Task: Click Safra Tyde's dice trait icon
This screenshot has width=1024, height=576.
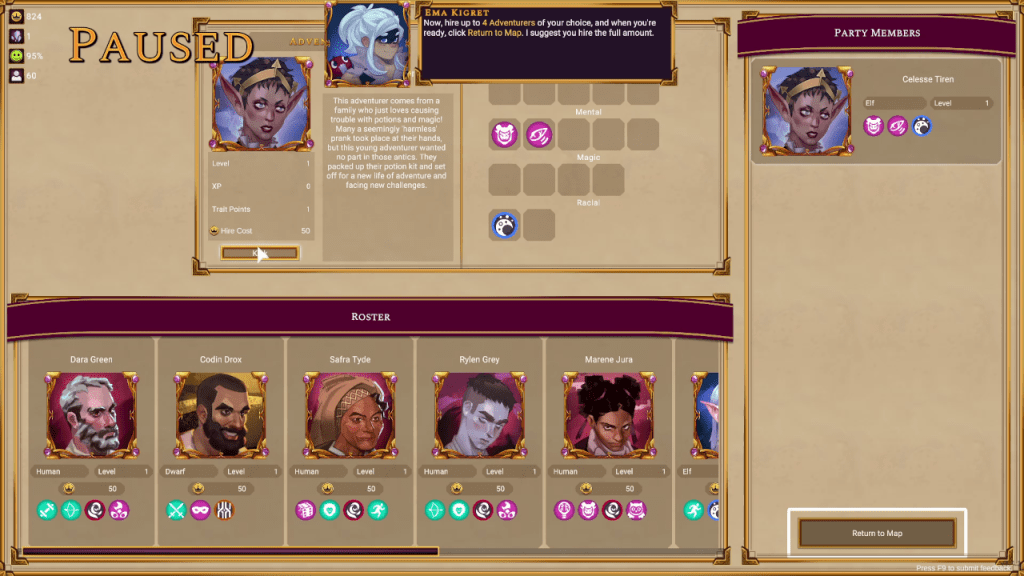Action: click(306, 510)
